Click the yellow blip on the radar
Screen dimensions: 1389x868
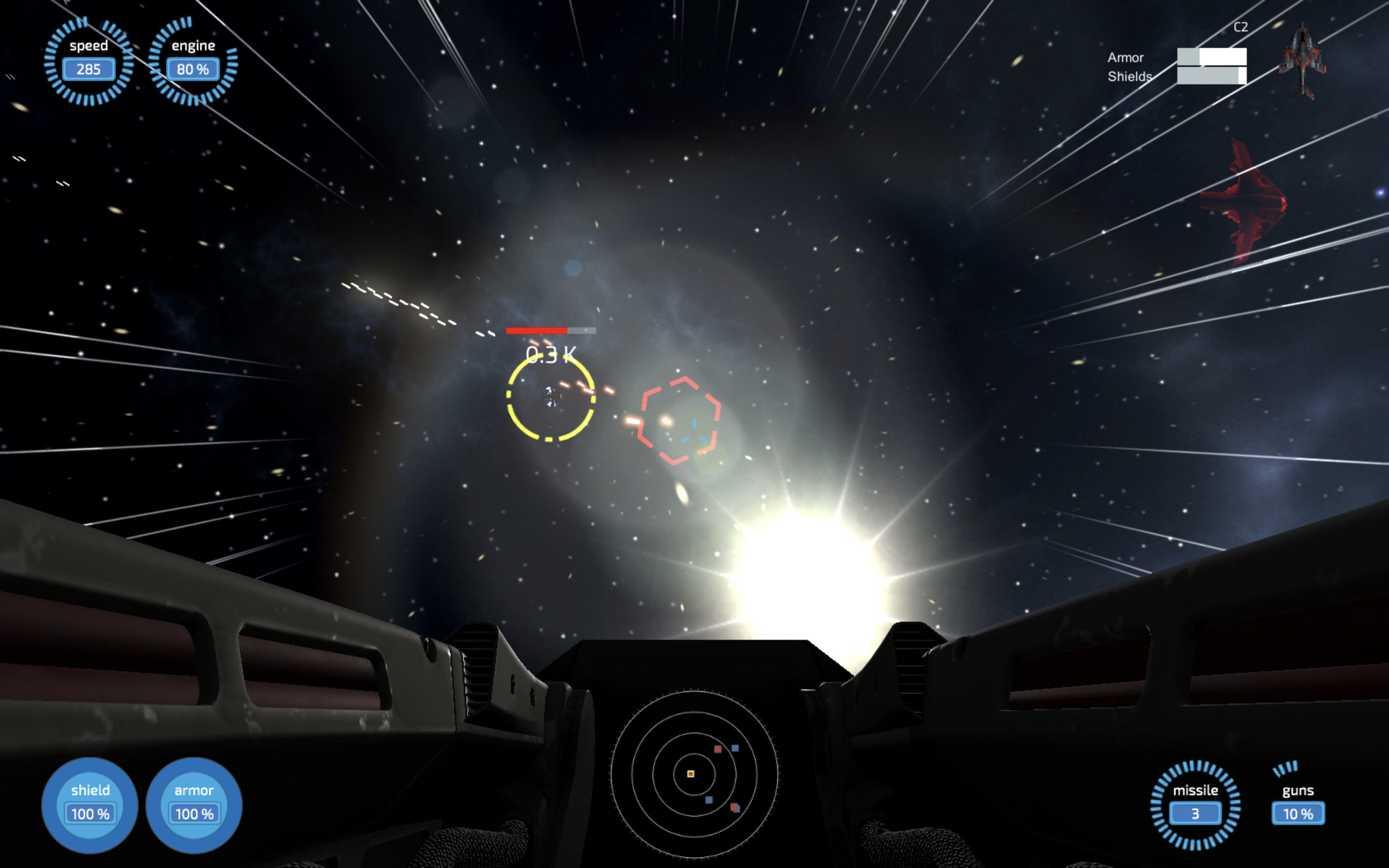pyautogui.click(x=690, y=774)
